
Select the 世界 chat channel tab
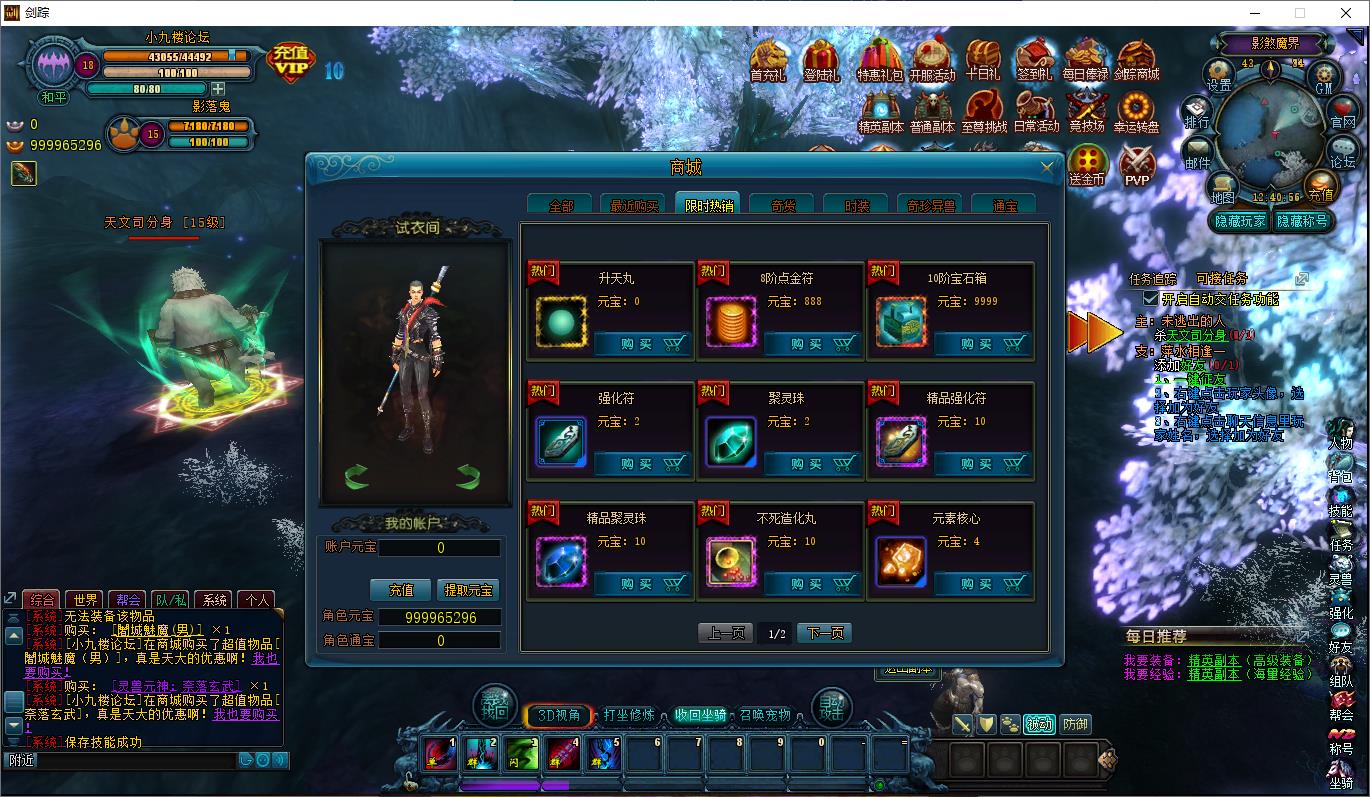coord(83,601)
